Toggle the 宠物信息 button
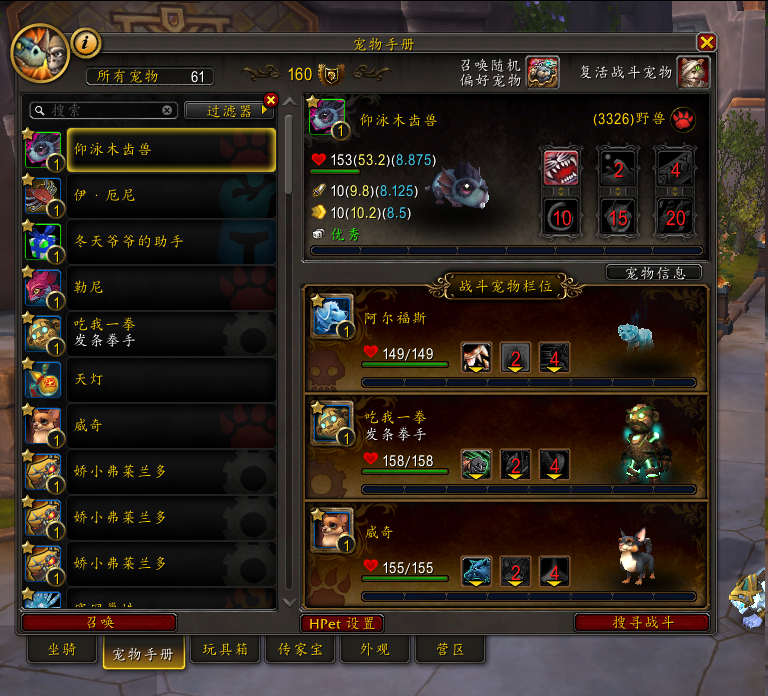Screen dimensions: 768x696 pyautogui.click(x=654, y=273)
